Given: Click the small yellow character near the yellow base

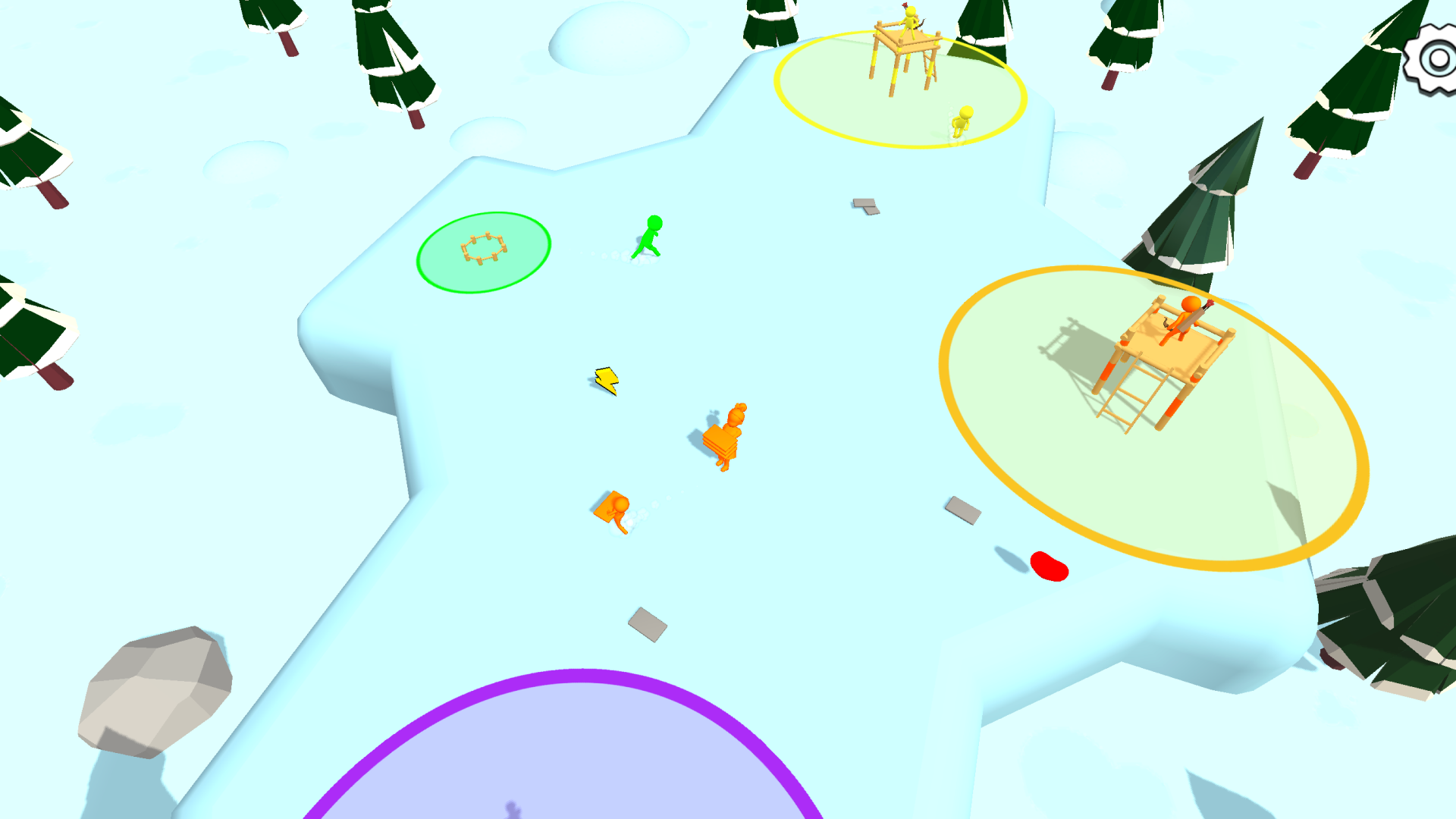Looking at the screenshot, I should coord(962,120).
